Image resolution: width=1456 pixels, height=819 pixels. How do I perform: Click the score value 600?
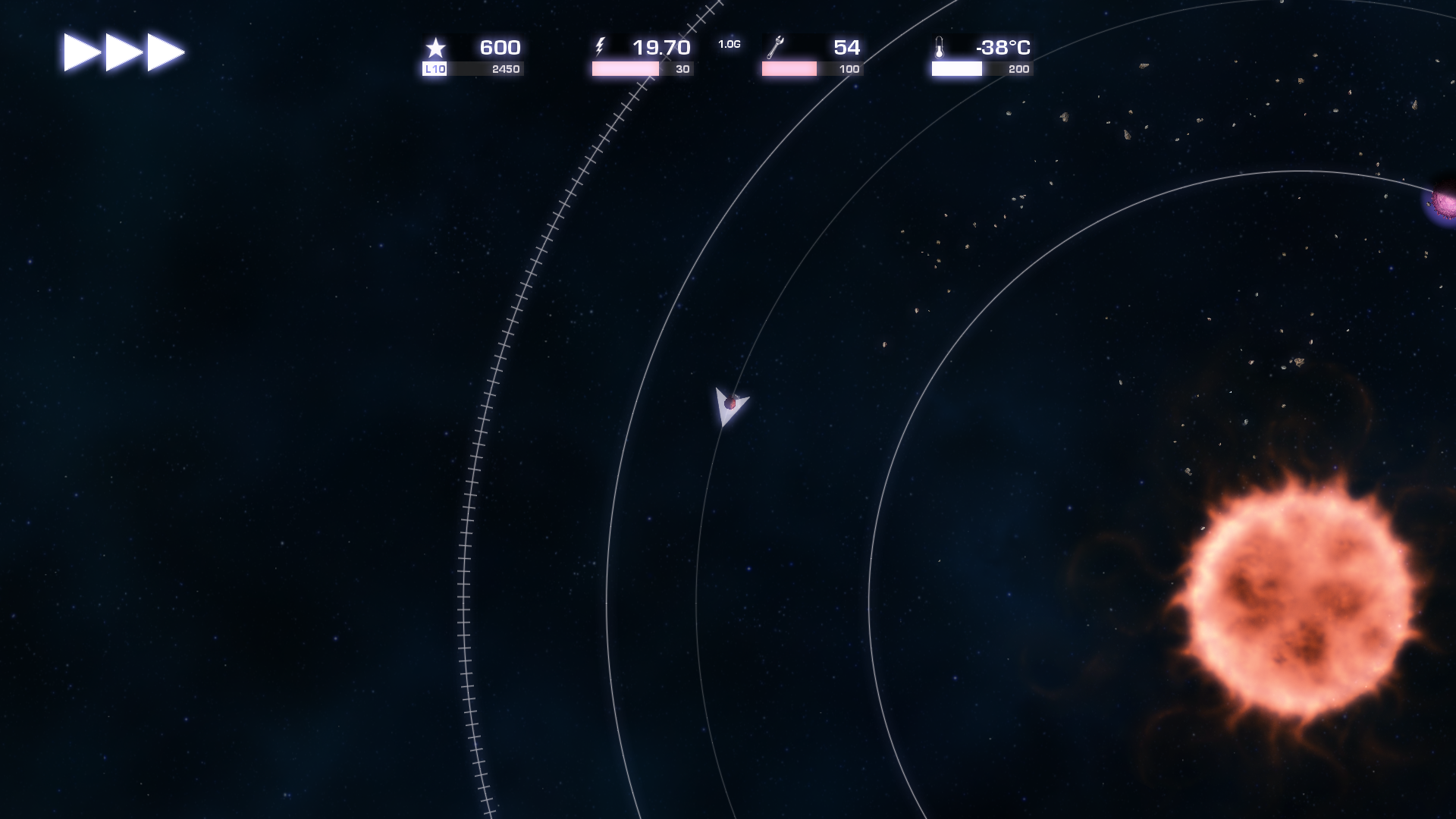tap(499, 46)
